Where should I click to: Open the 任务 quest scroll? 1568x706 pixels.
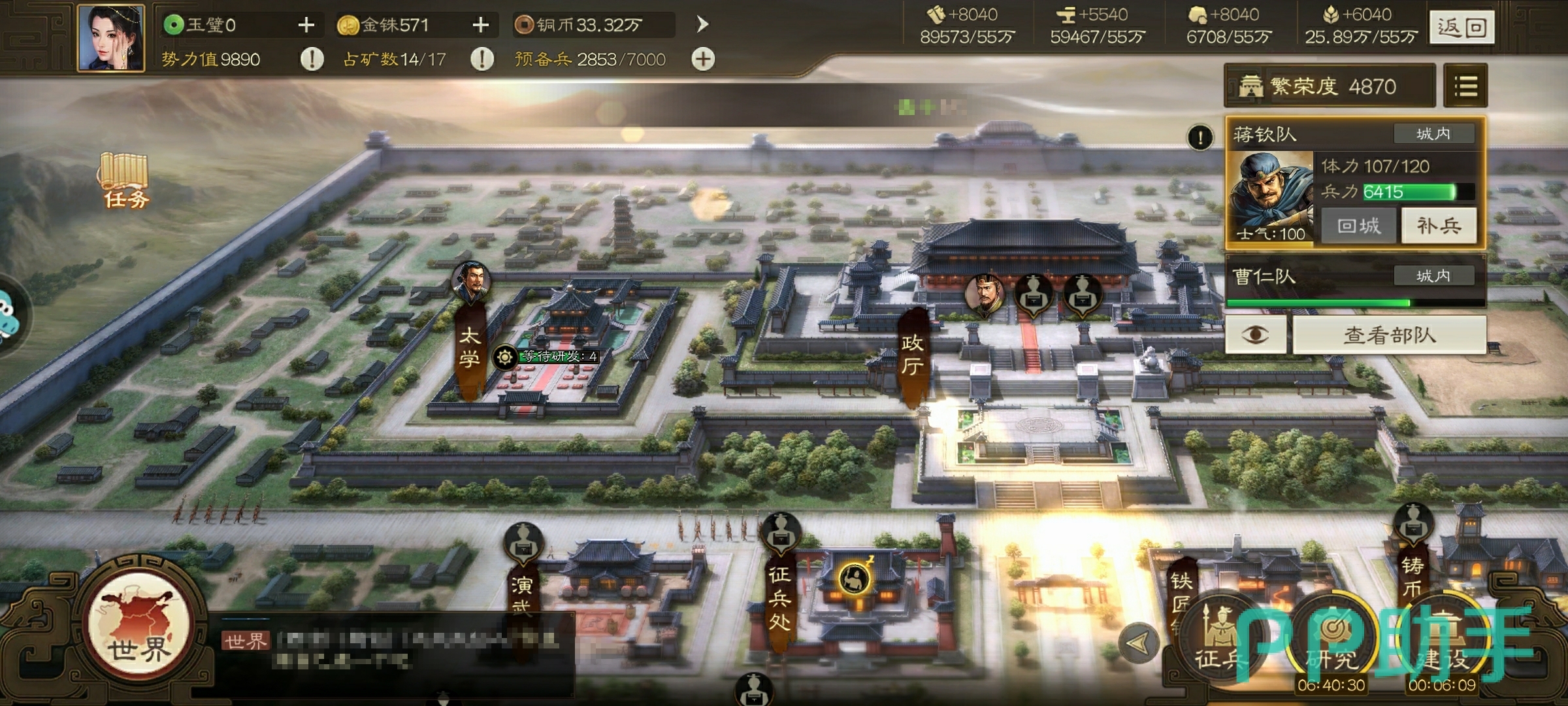[x=125, y=181]
